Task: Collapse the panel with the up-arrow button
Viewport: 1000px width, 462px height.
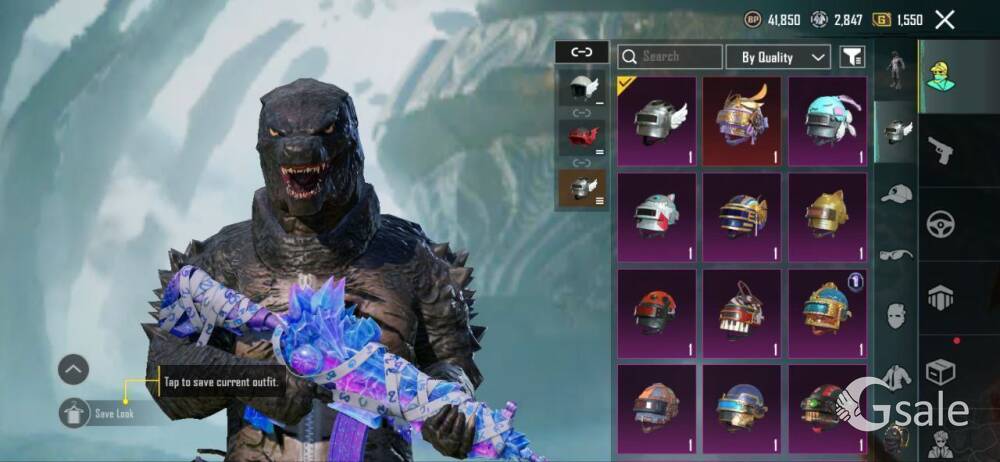Action: coord(74,370)
